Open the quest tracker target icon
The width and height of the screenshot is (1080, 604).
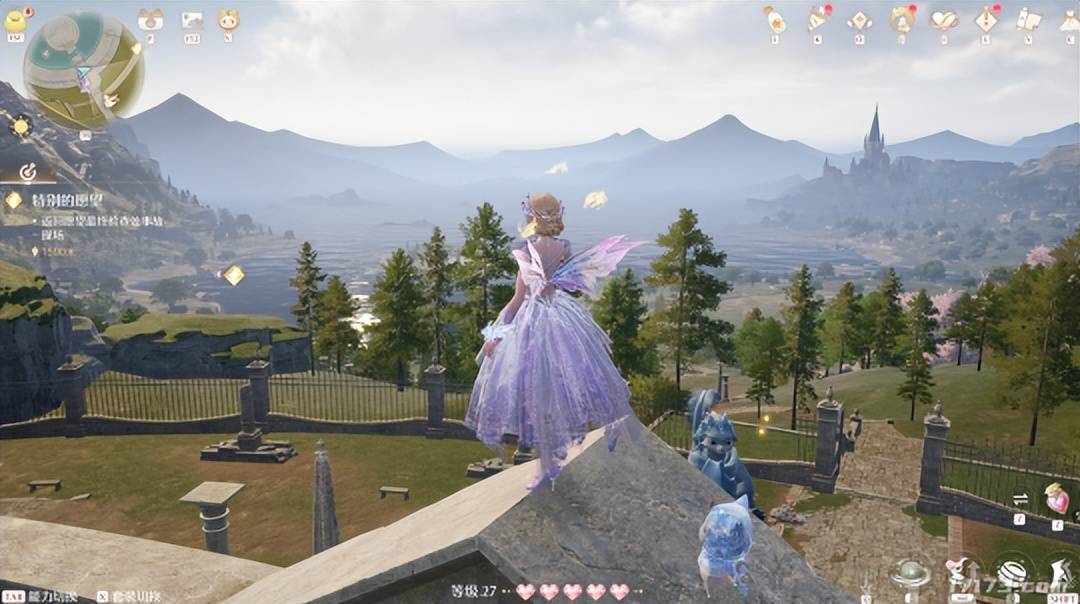28,172
